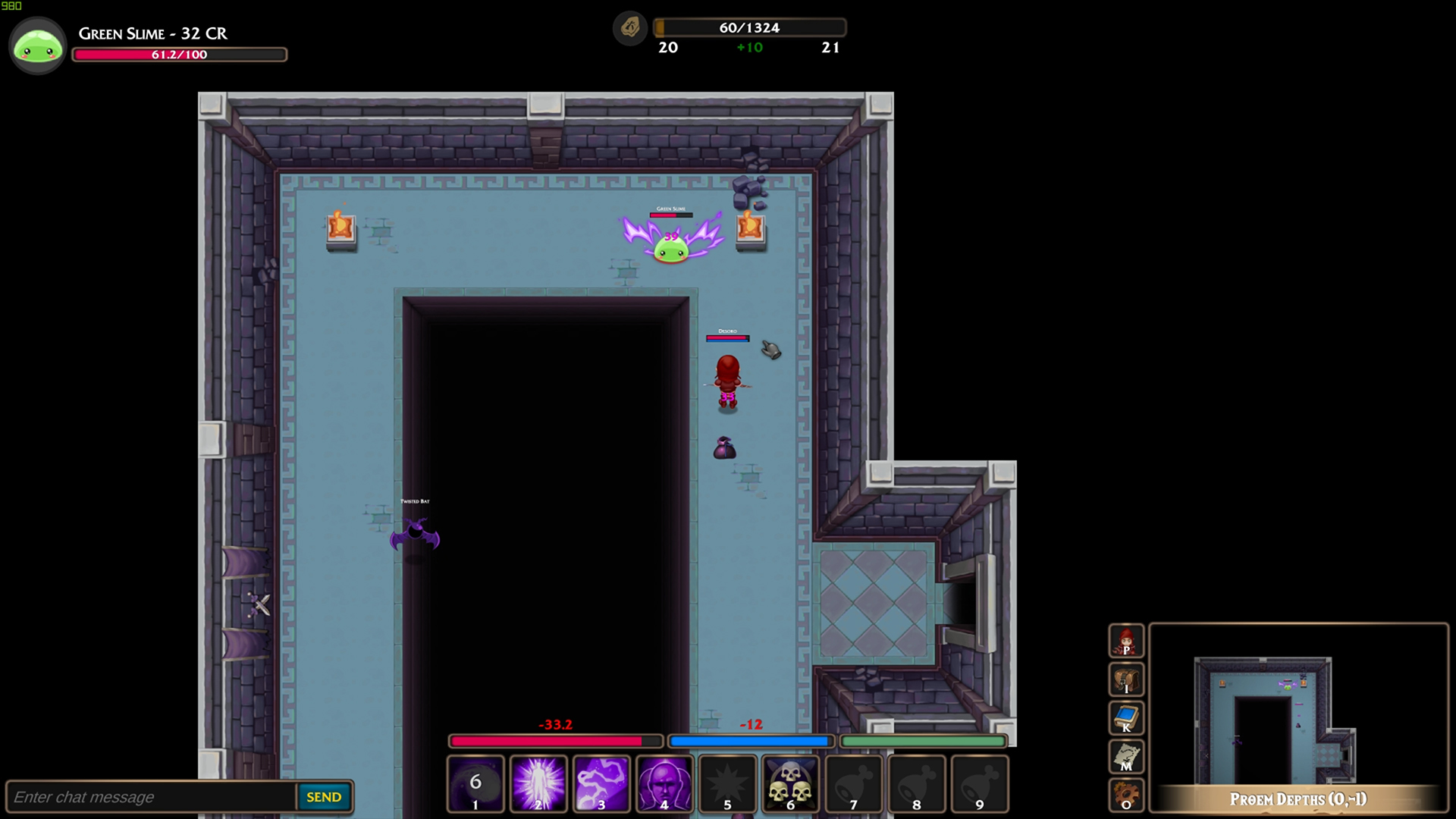This screenshot has width=1456, height=819.
Task: Activate the void ability in hotbar slot 1
Action: point(475,783)
